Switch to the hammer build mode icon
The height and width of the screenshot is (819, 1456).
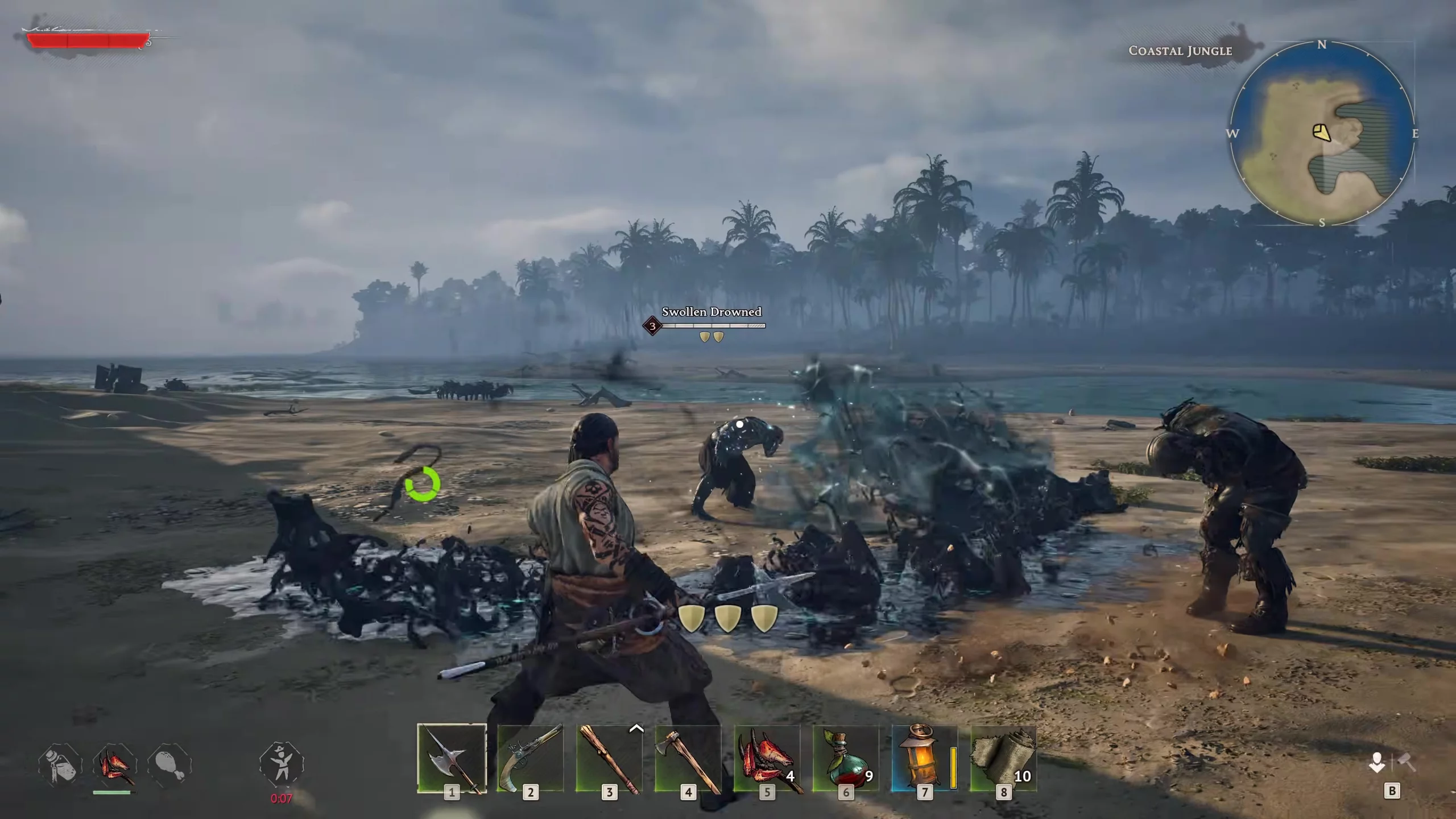coord(1407,763)
